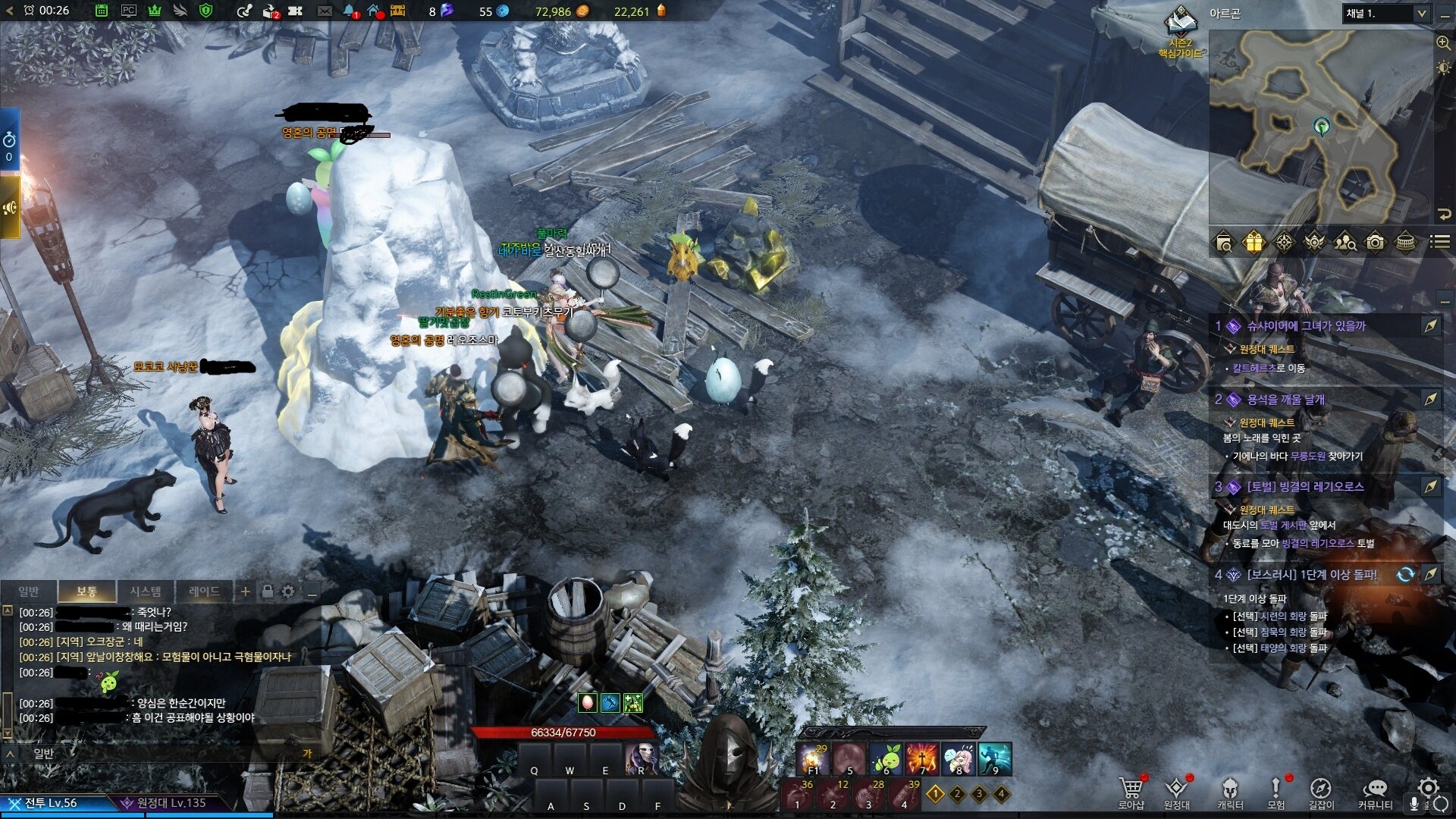This screenshot has width=1456, height=819.
Task: Click the minimap area display
Action: (1319, 127)
